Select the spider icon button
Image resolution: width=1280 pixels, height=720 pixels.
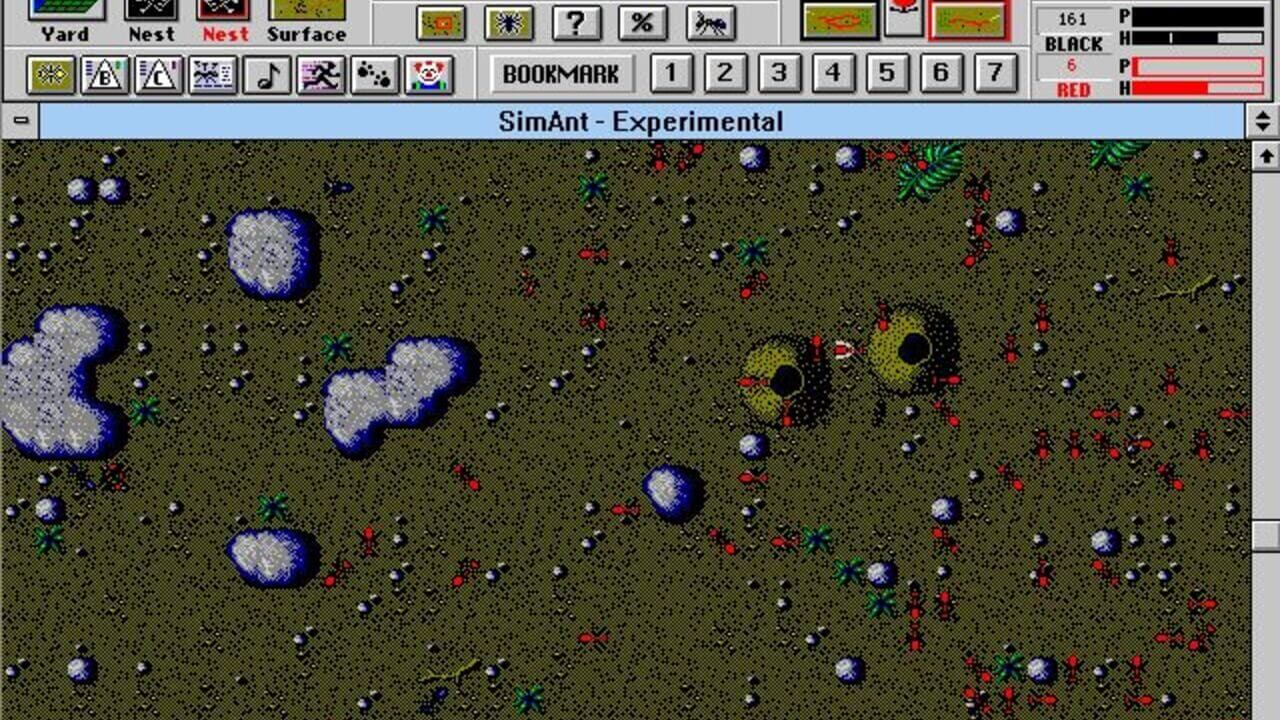[x=509, y=22]
